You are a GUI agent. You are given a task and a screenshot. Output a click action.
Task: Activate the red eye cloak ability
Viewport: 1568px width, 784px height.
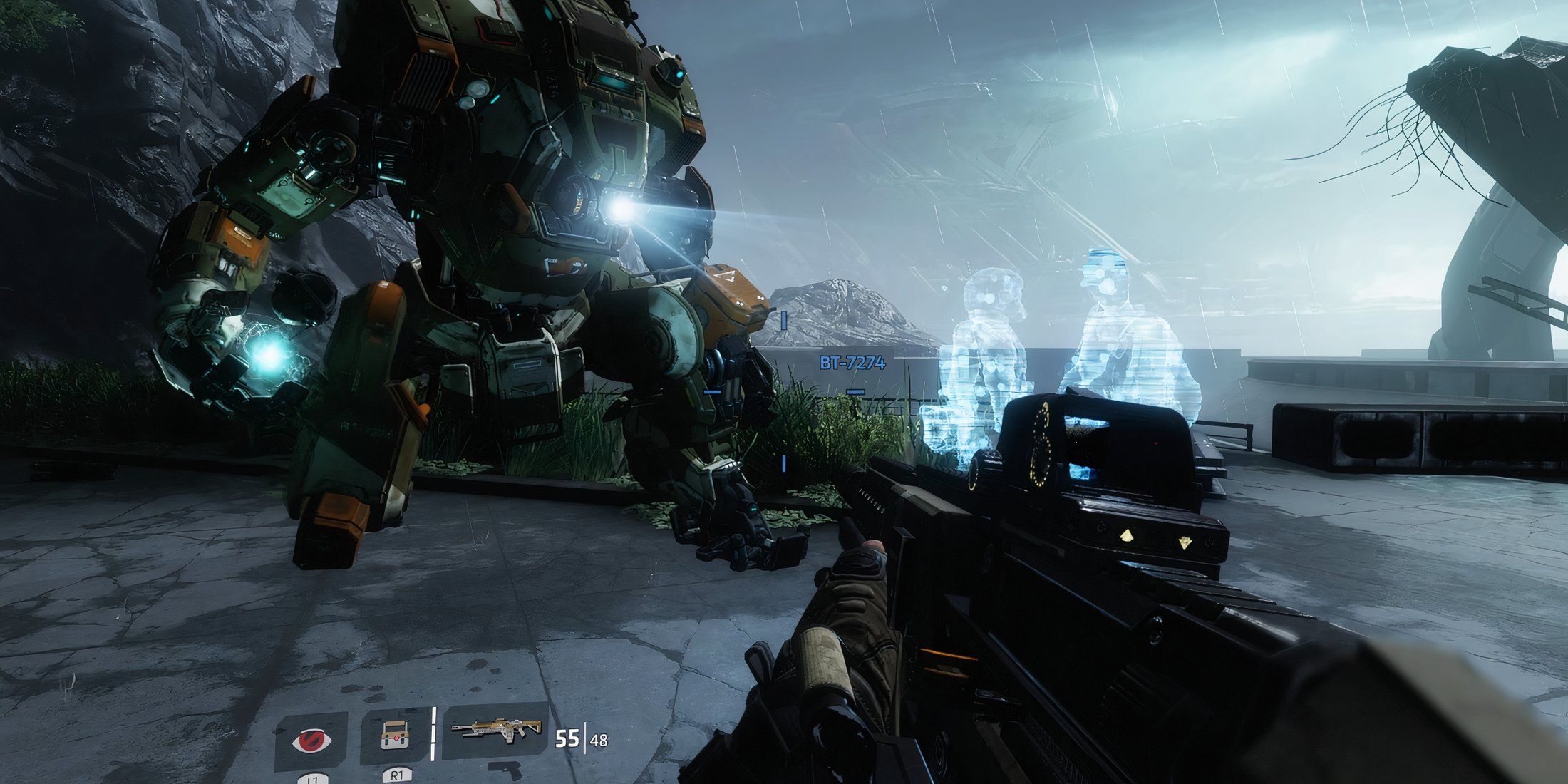(311, 739)
